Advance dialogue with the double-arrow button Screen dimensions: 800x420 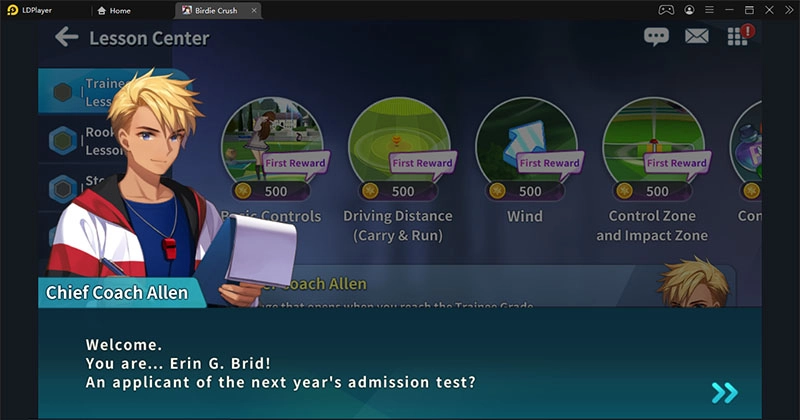(724, 392)
